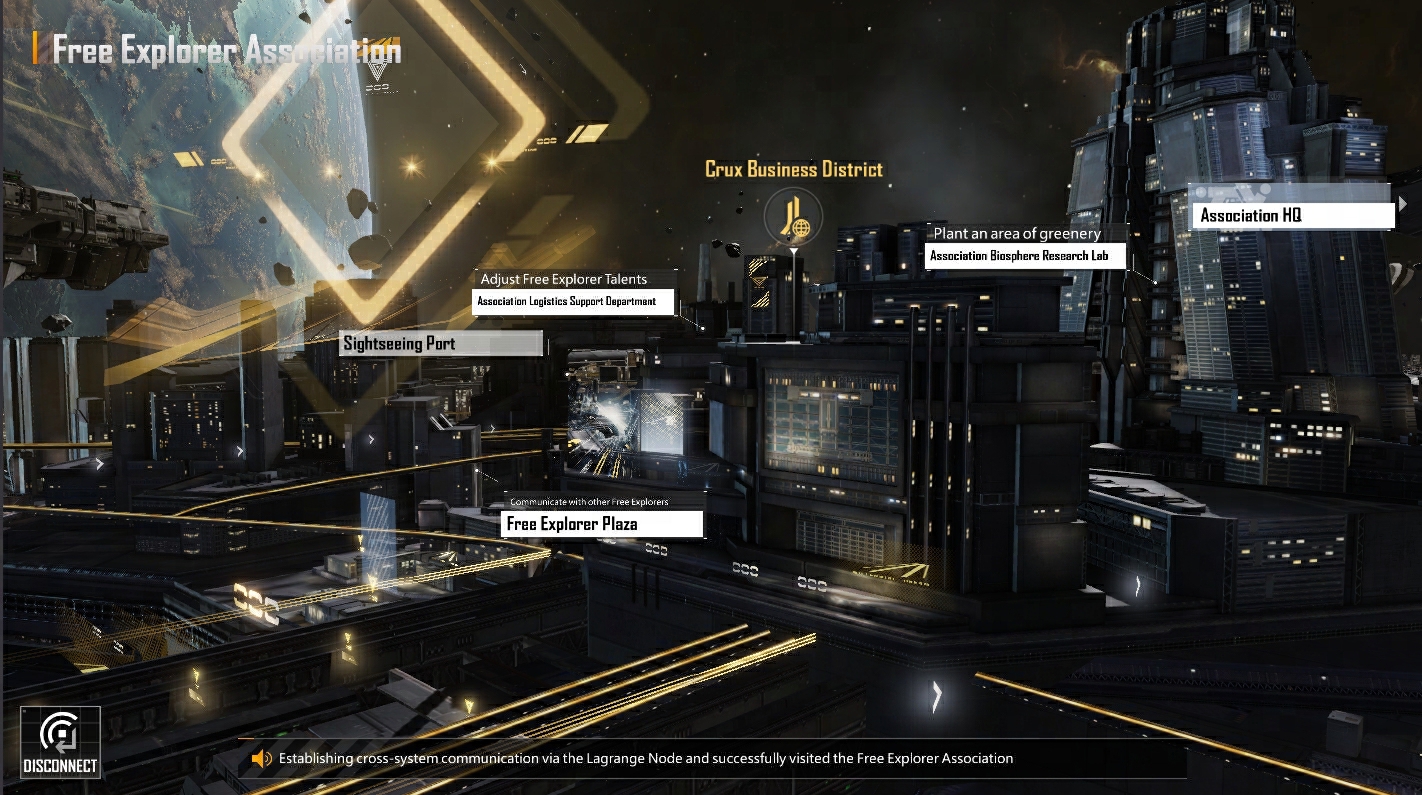Viewport: 1422px width, 795px height.
Task: Click the arrow beside Association HQ
Action: pyautogui.click(x=1403, y=204)
